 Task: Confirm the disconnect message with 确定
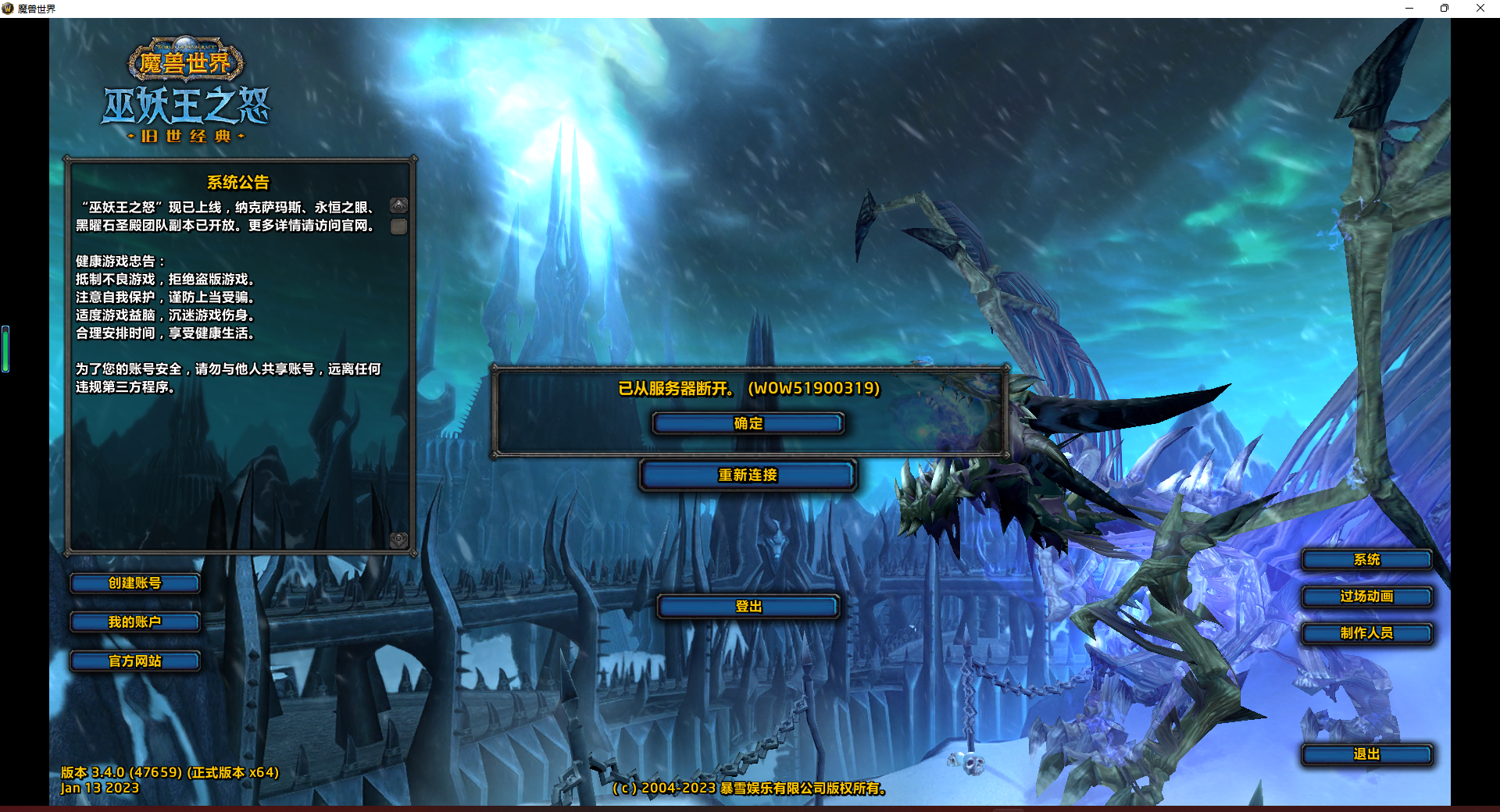pos(748,423)
